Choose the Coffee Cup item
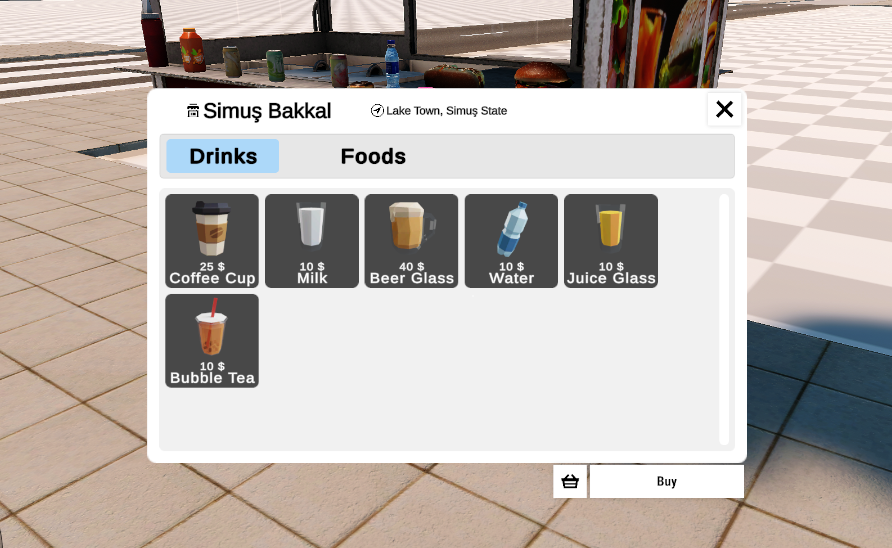 pos(212,241)
